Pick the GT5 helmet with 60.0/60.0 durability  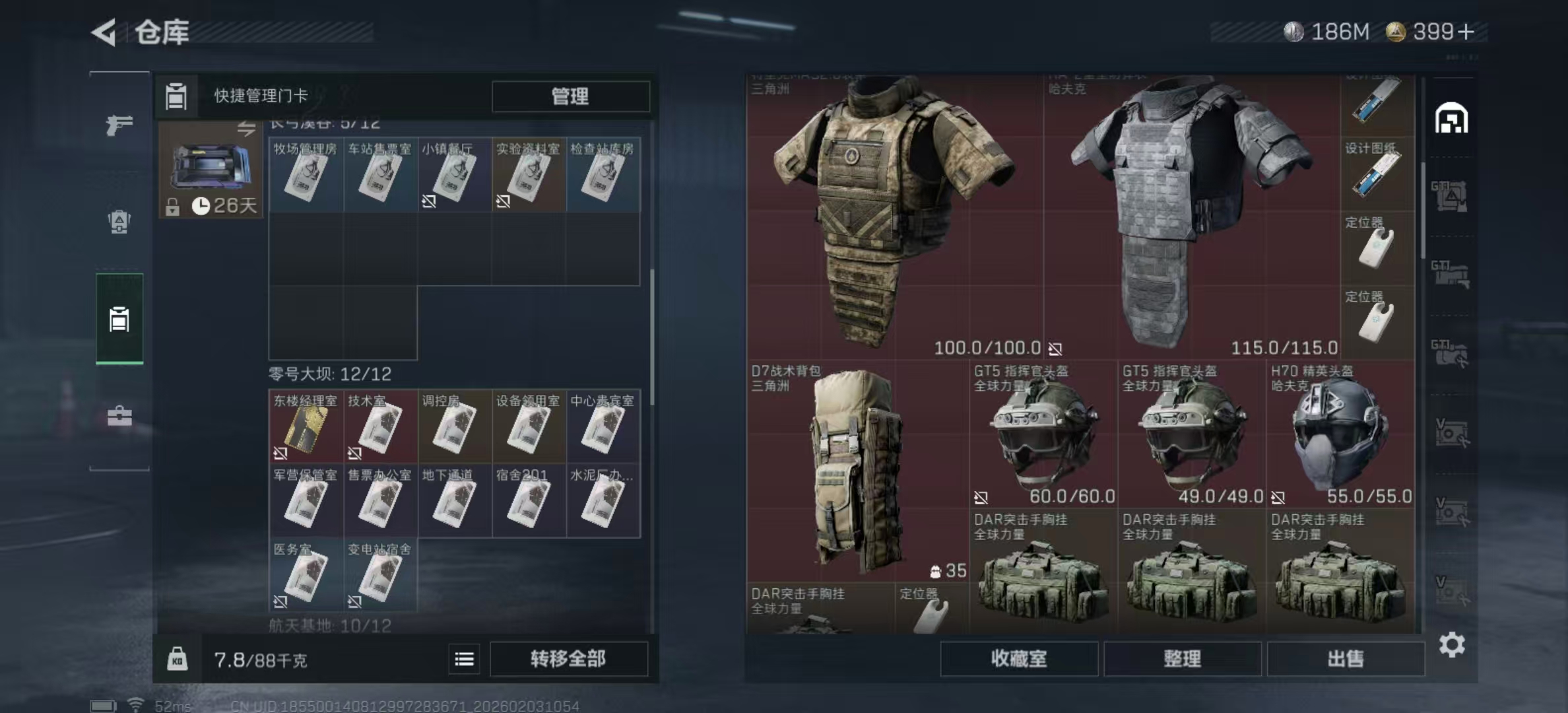1043,434
